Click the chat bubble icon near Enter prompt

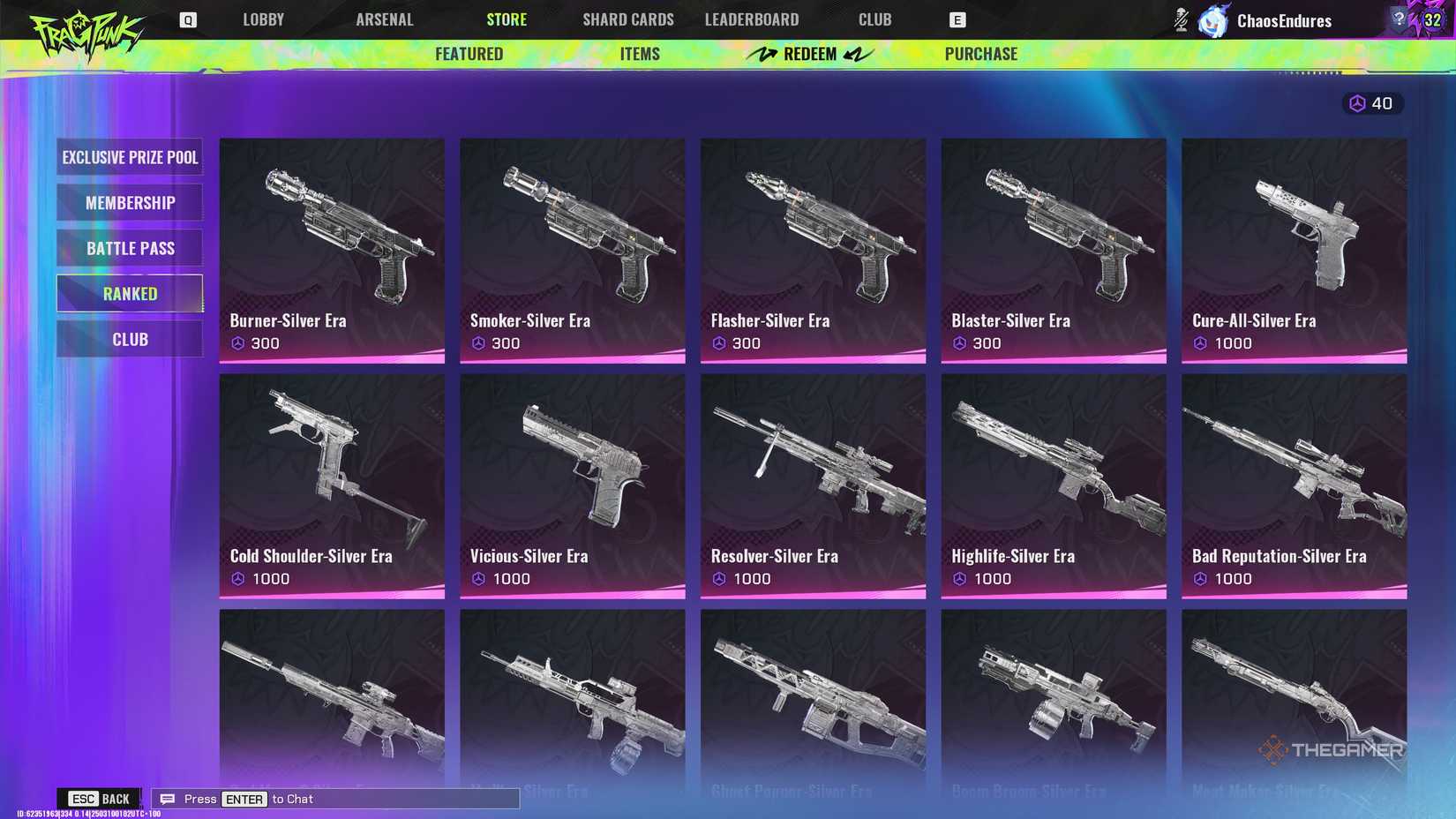(x=167, y=799)
